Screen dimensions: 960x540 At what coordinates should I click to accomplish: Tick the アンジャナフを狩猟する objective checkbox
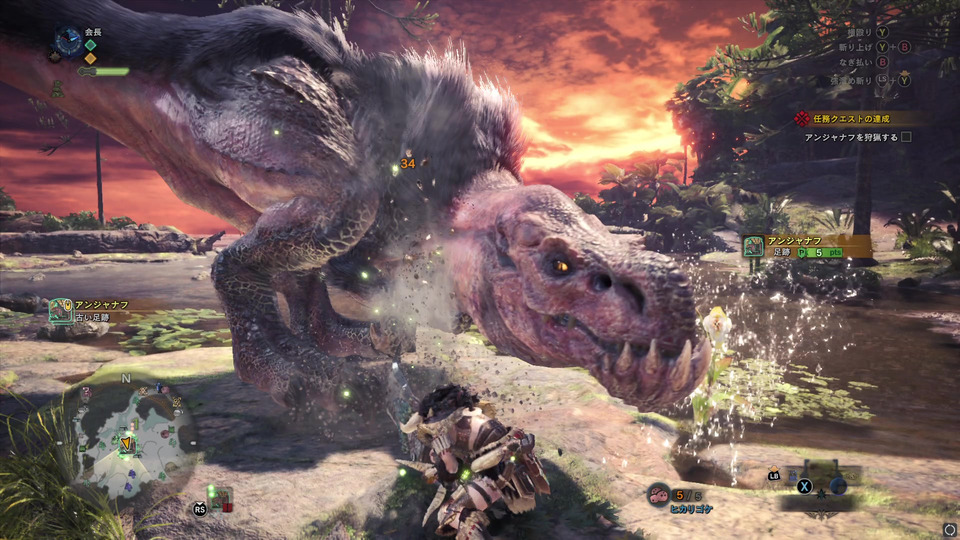(x=906, y=137)
